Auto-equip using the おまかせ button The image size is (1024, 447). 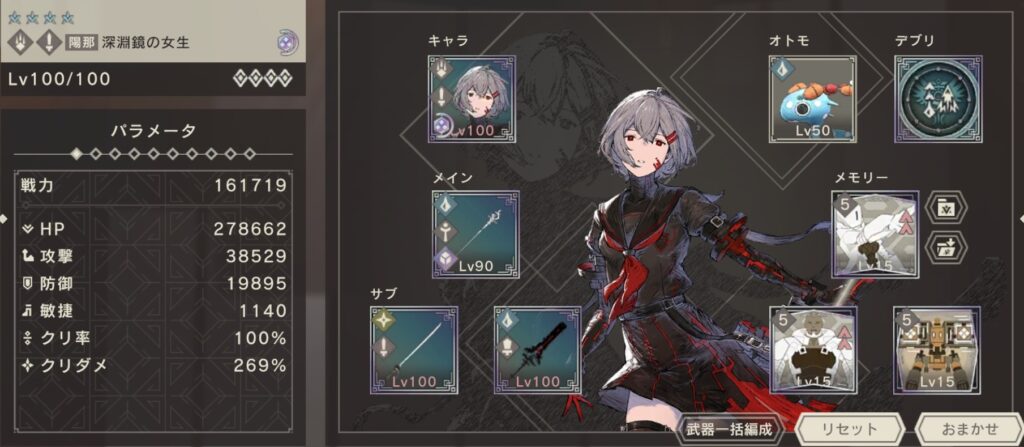(x=967, y=429)
